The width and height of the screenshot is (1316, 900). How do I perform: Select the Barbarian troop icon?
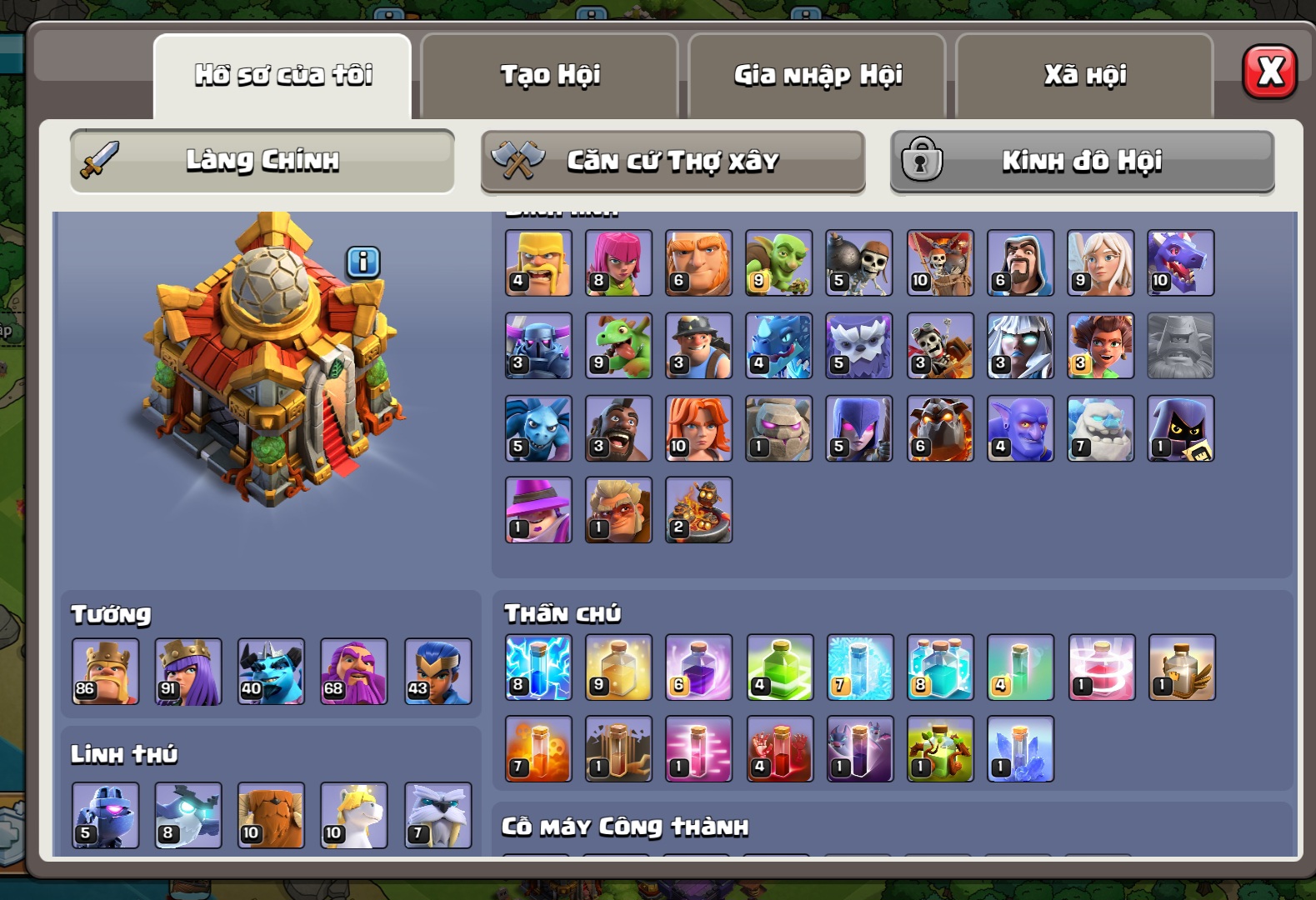pyautogui.click(x=538, y=263)
